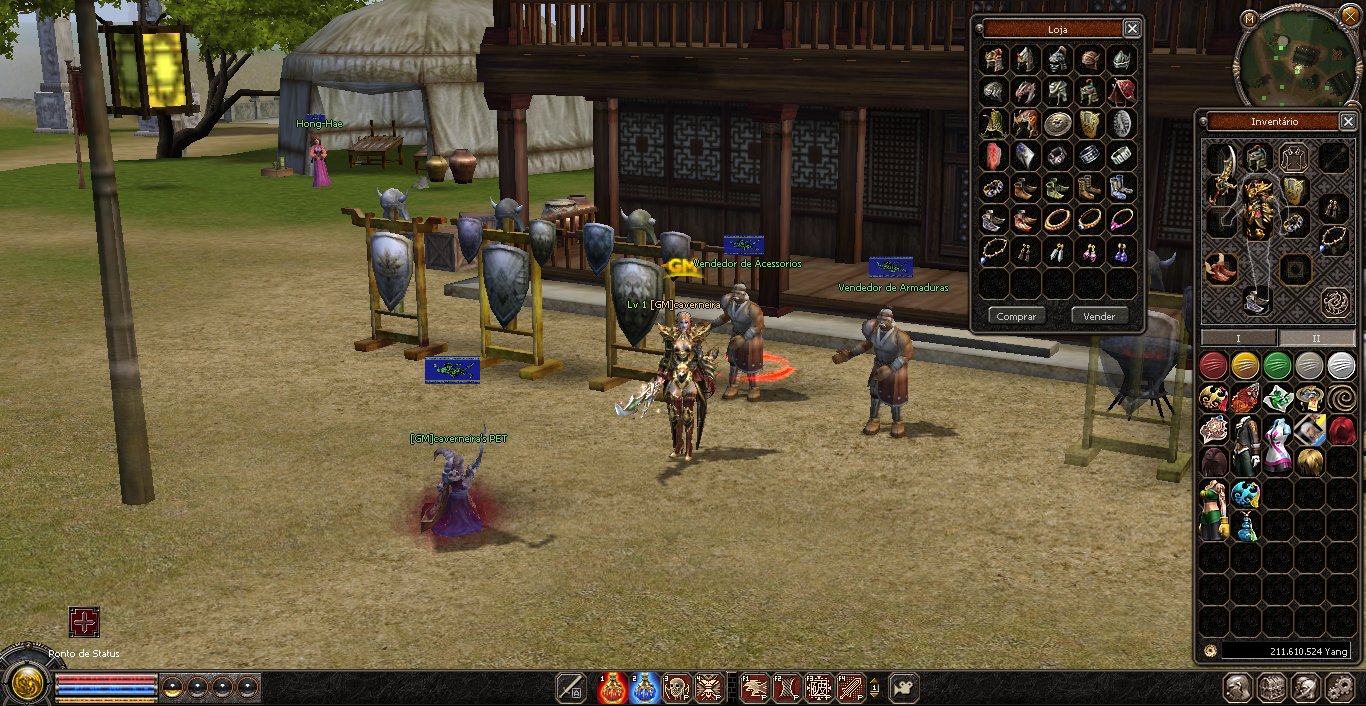Select the round bronze shield in the shop

click(1058, 123)
